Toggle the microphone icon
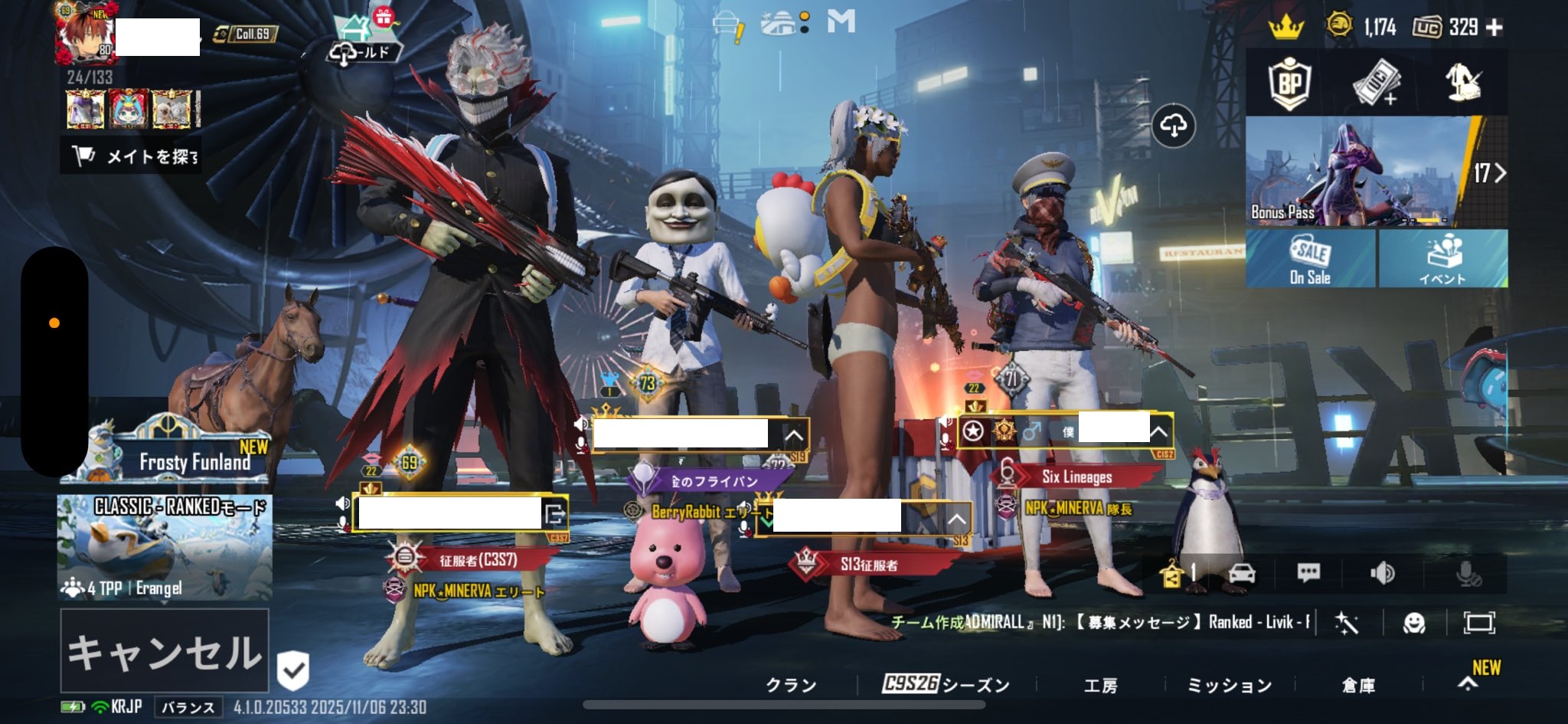The width and height of the screenshot is (1568, 724). coord(1469,573)
